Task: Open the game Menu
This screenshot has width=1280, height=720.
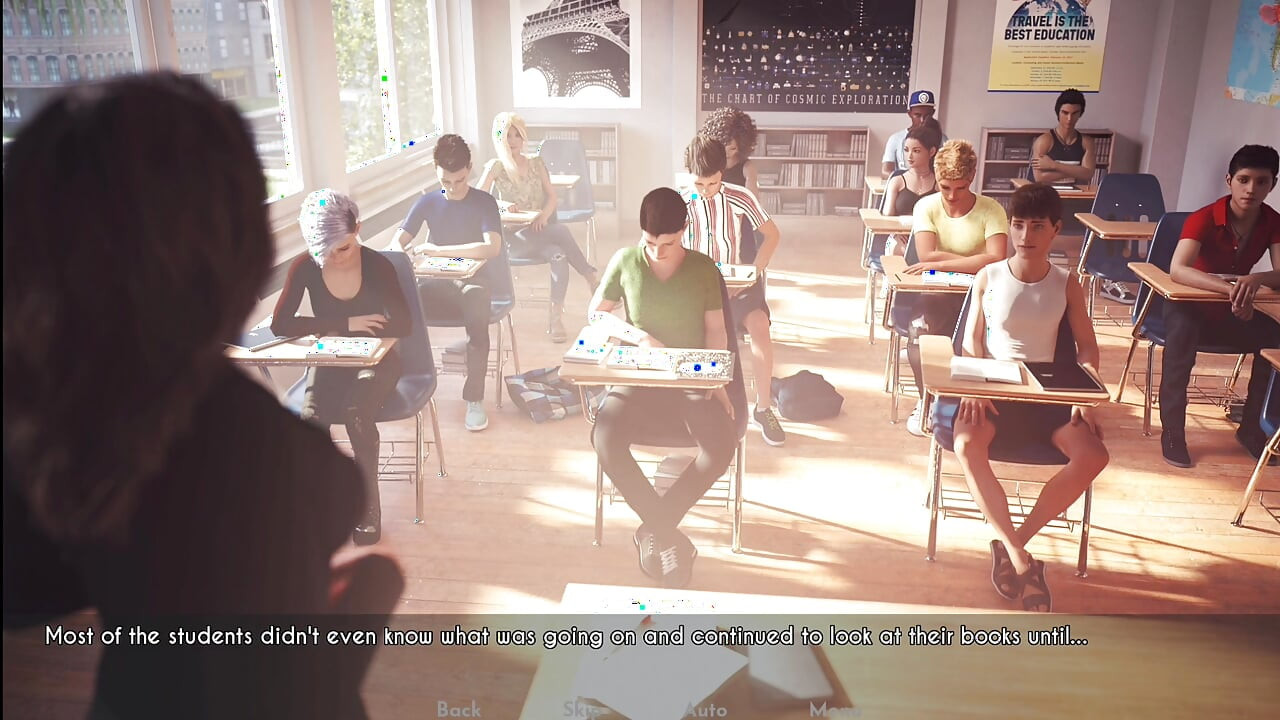Action: [834, 709]
